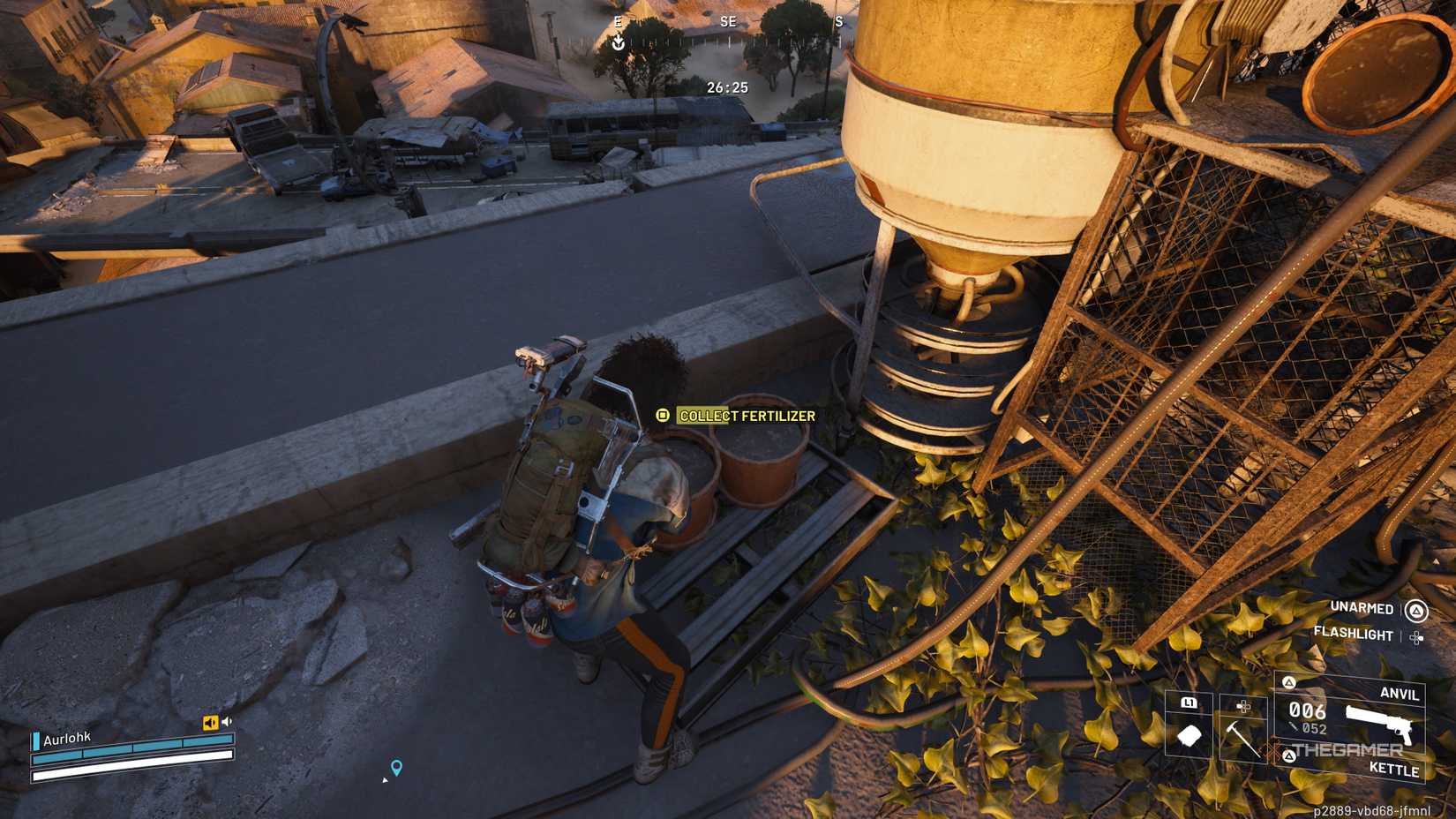Click the KETTLE weapon slot label

click(1395, 770)
